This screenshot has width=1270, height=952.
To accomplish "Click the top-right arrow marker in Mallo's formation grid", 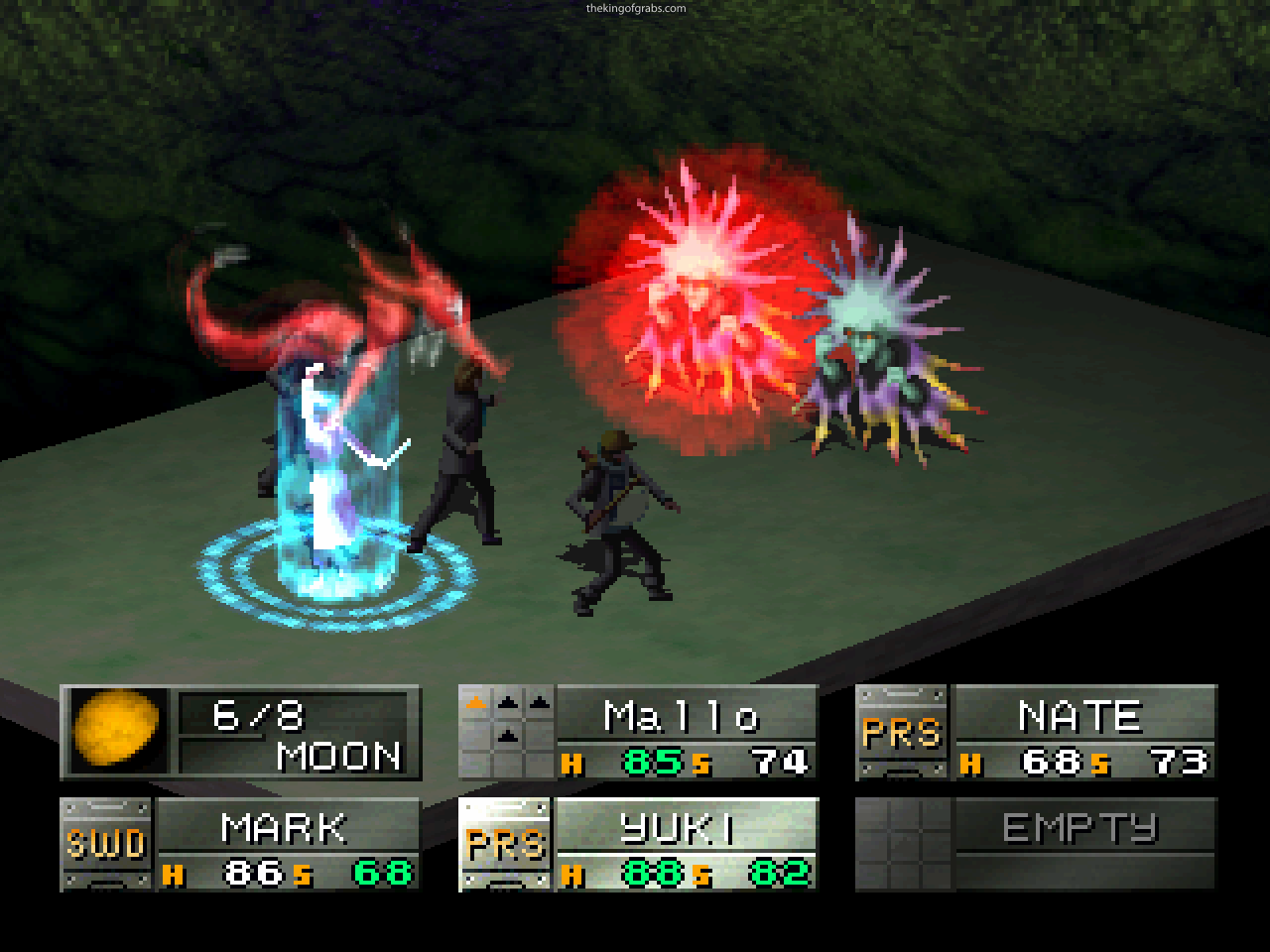I will pyautogui.click(x=539, y=702).
